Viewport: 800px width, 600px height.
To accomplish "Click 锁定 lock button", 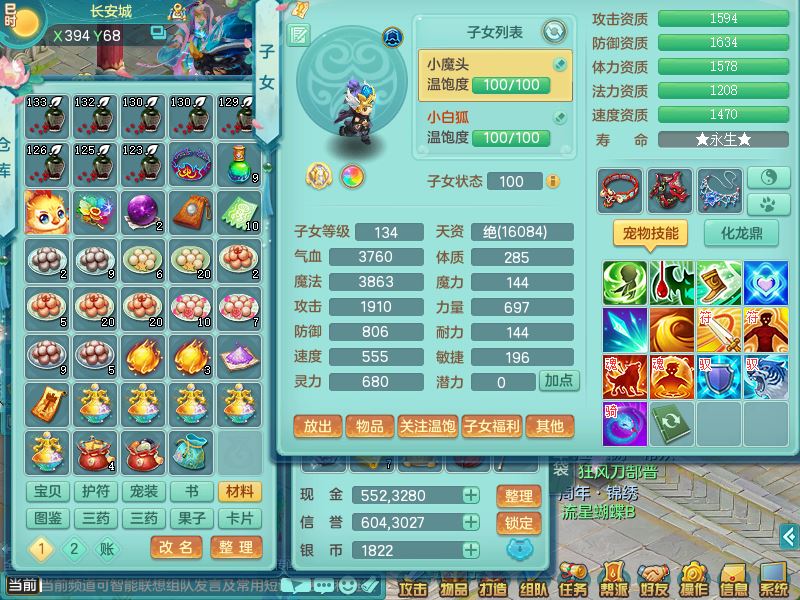I will click(519, 522).
